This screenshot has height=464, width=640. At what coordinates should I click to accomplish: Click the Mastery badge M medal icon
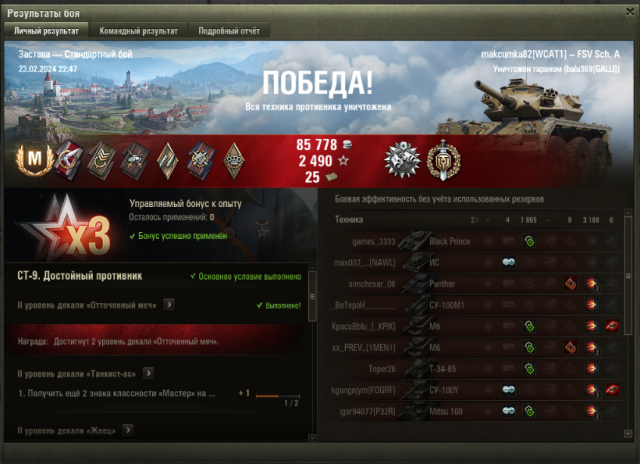(37, 158)
